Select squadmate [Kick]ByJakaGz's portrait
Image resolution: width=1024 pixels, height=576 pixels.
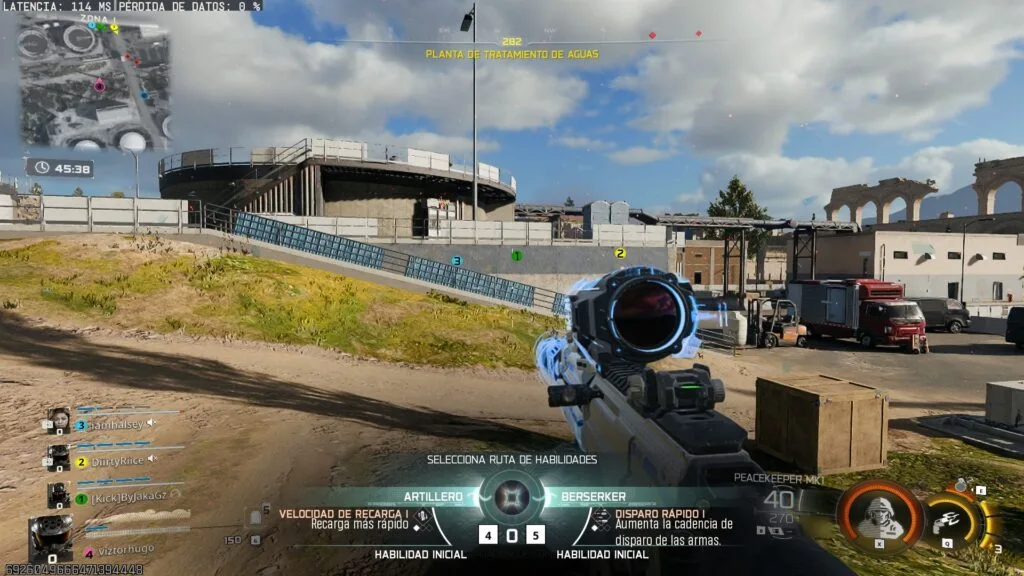(x=59, y=493)
